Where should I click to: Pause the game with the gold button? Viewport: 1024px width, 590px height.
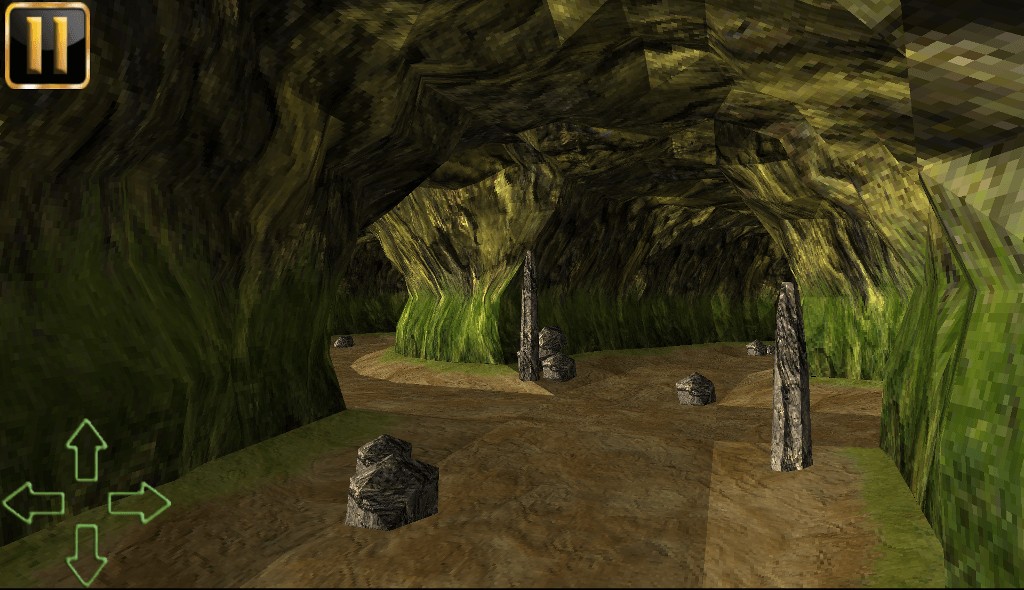[x=47, y=45]
